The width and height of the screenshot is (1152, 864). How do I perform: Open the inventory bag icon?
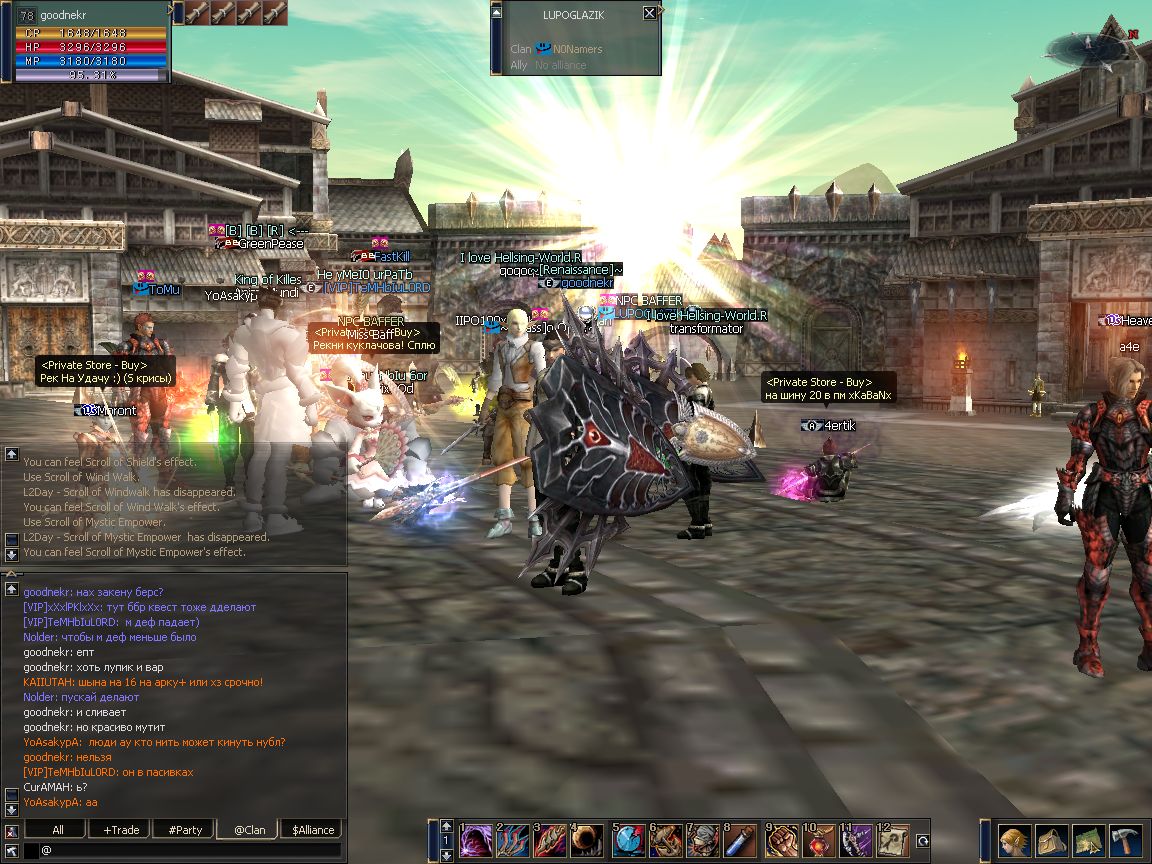pyautogui.click(x=1051, y=841)
